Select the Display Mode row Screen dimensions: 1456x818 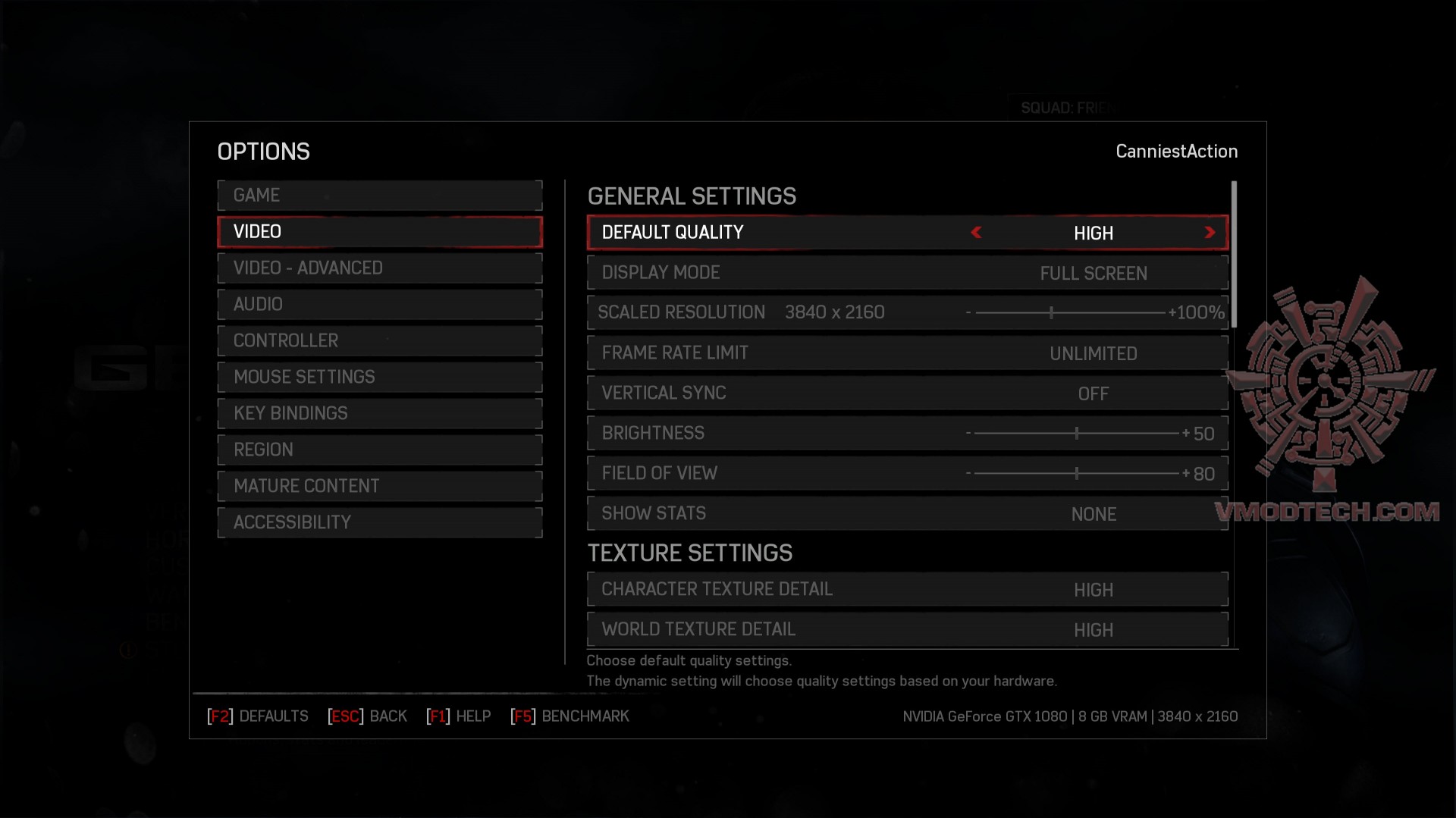coord(907,273)
